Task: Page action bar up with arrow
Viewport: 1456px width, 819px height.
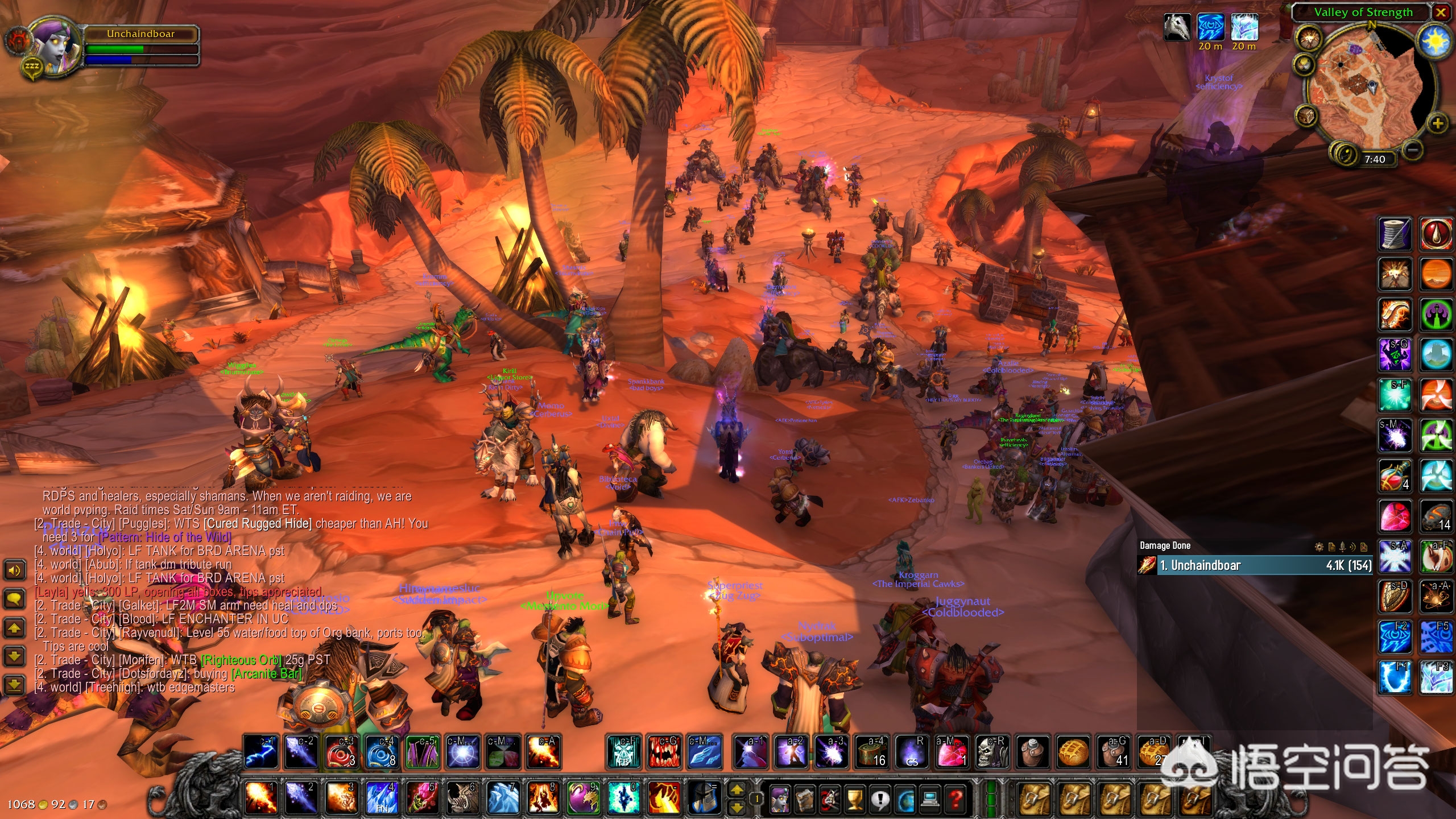Action: 737,790
